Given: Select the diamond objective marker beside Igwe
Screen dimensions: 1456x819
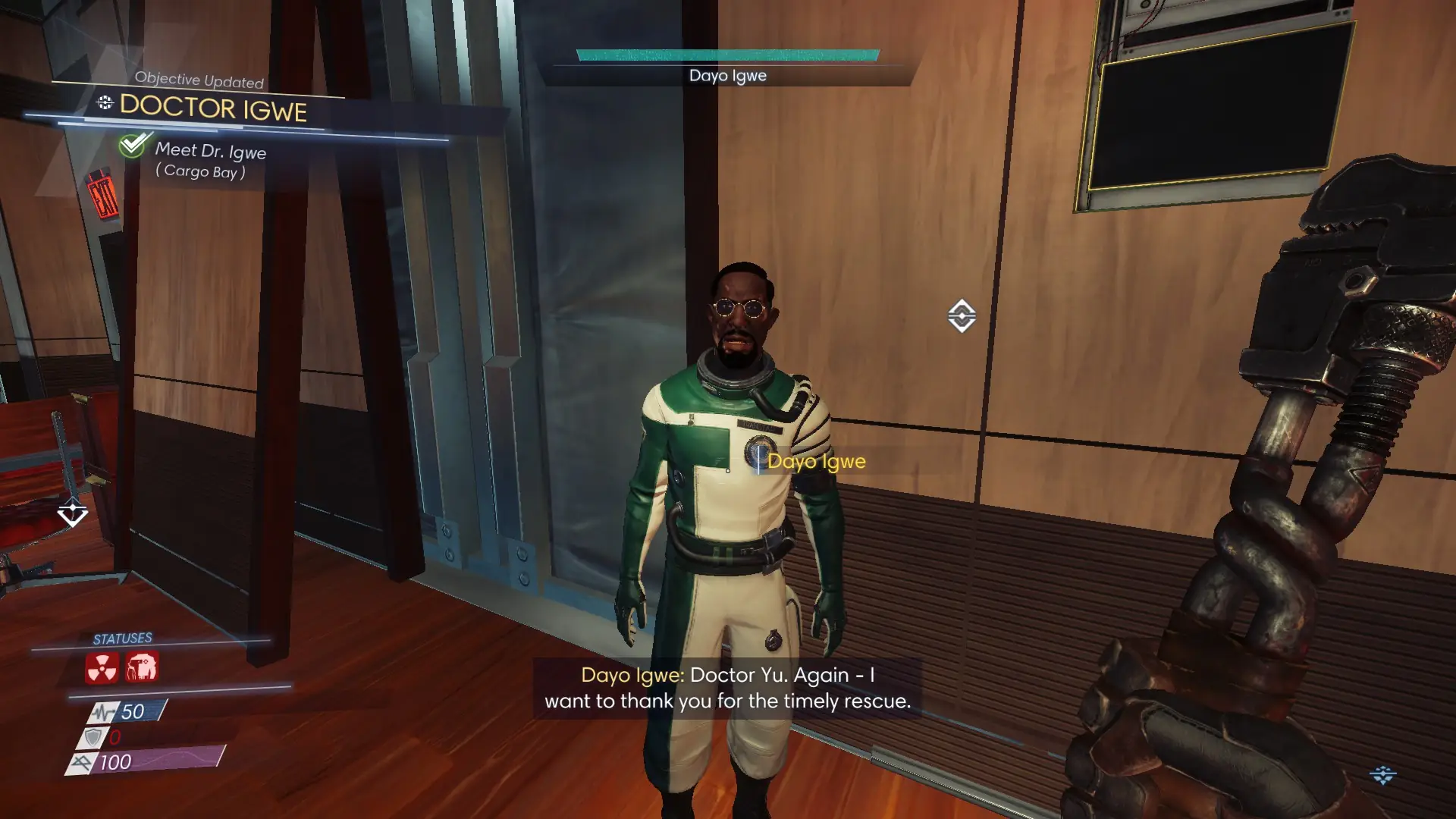Looking at the screenshot, I should [x=962, y=316].
